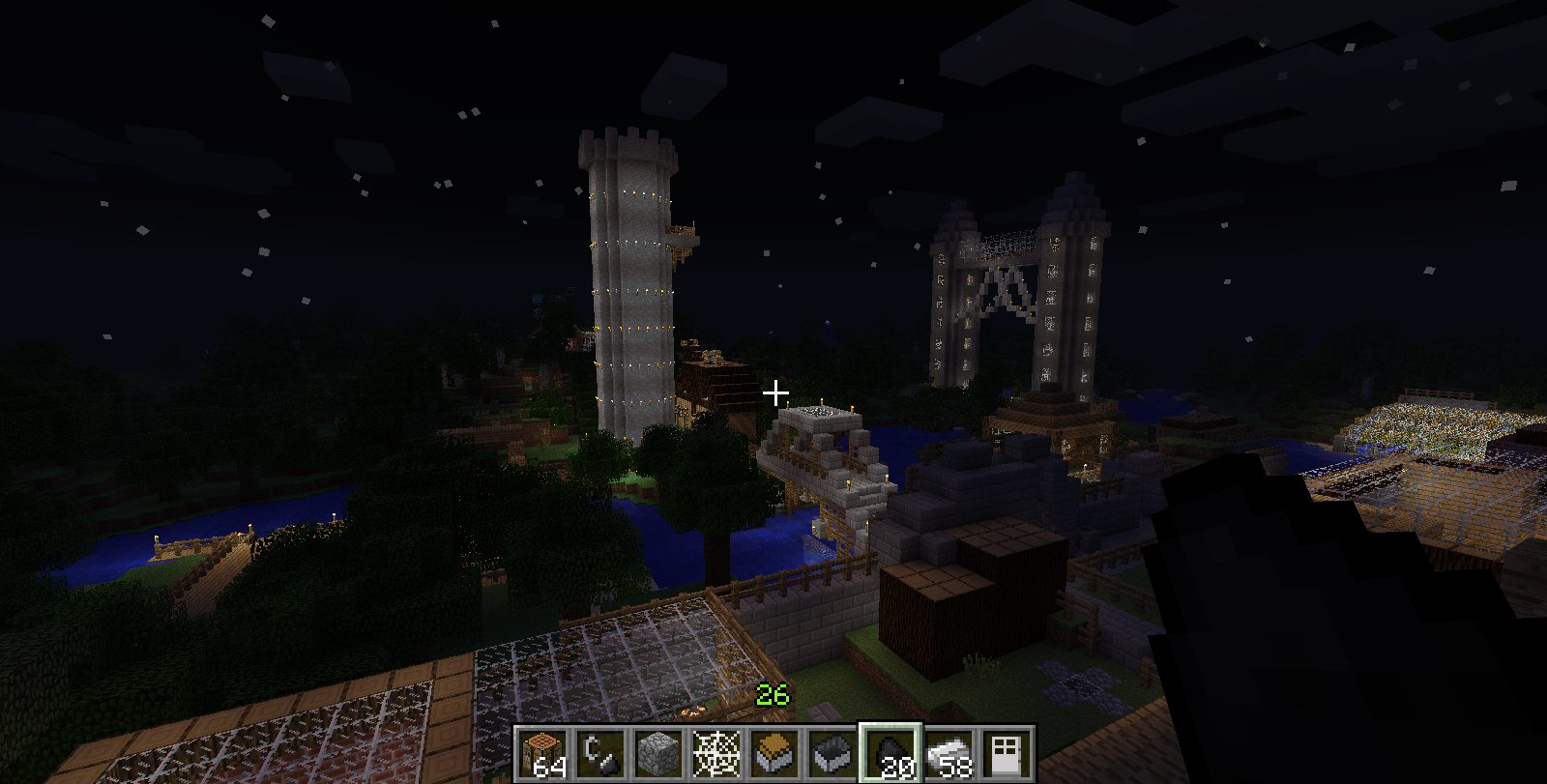Choose the flint and steel slot
The image size is (1547, 784).
coord(600,754)
